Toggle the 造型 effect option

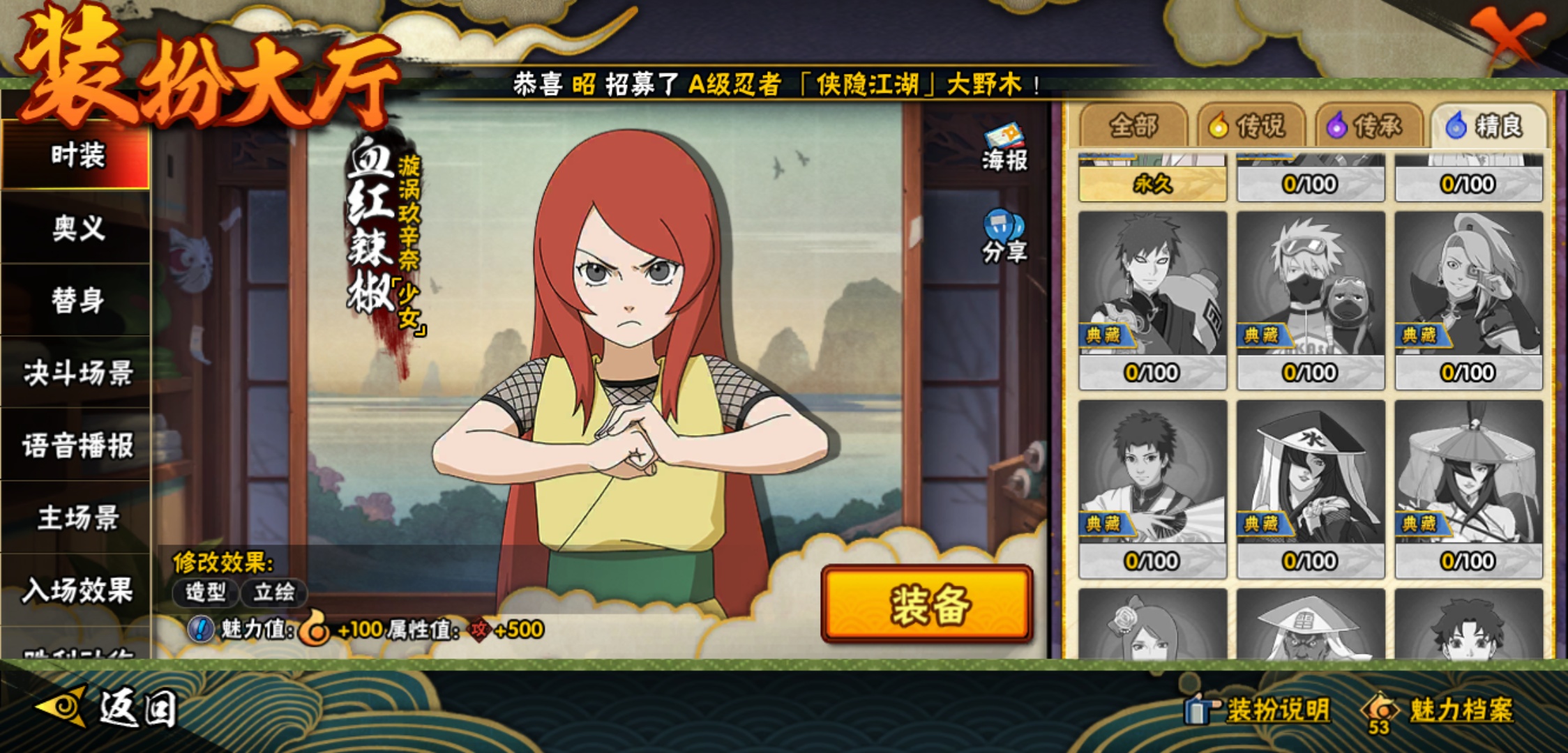click(206, 593)
